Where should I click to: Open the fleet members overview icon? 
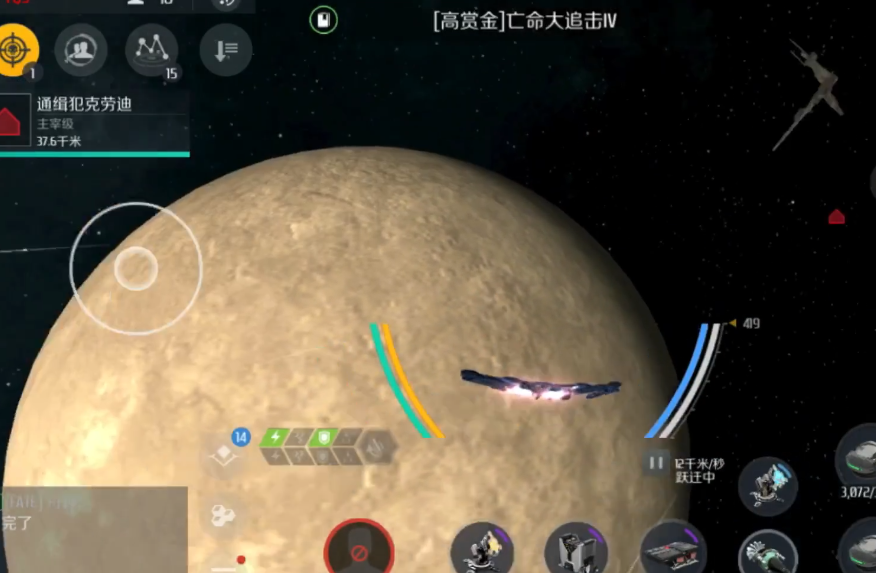(81, 48)
